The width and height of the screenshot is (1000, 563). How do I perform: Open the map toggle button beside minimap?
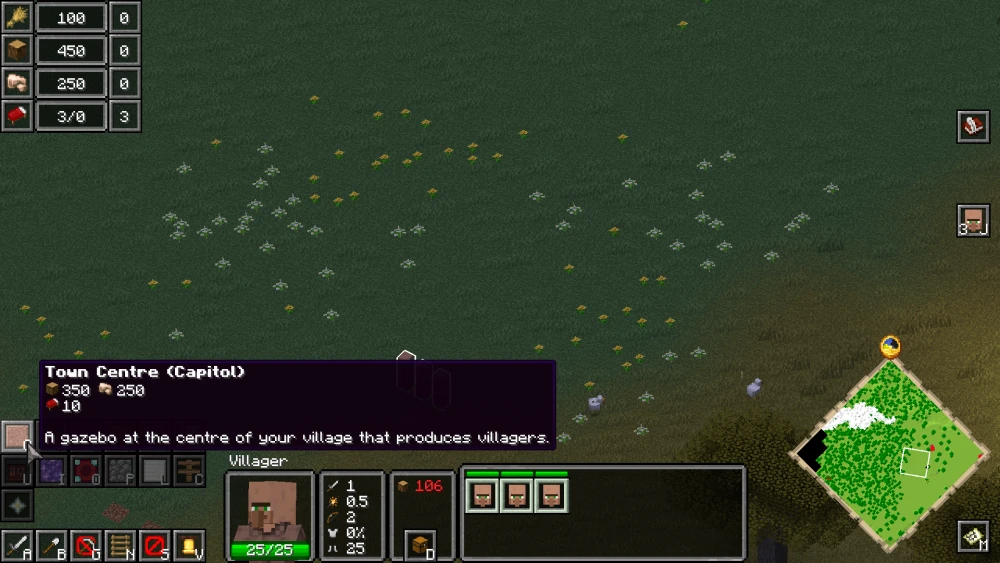click(x=973, y=537)
